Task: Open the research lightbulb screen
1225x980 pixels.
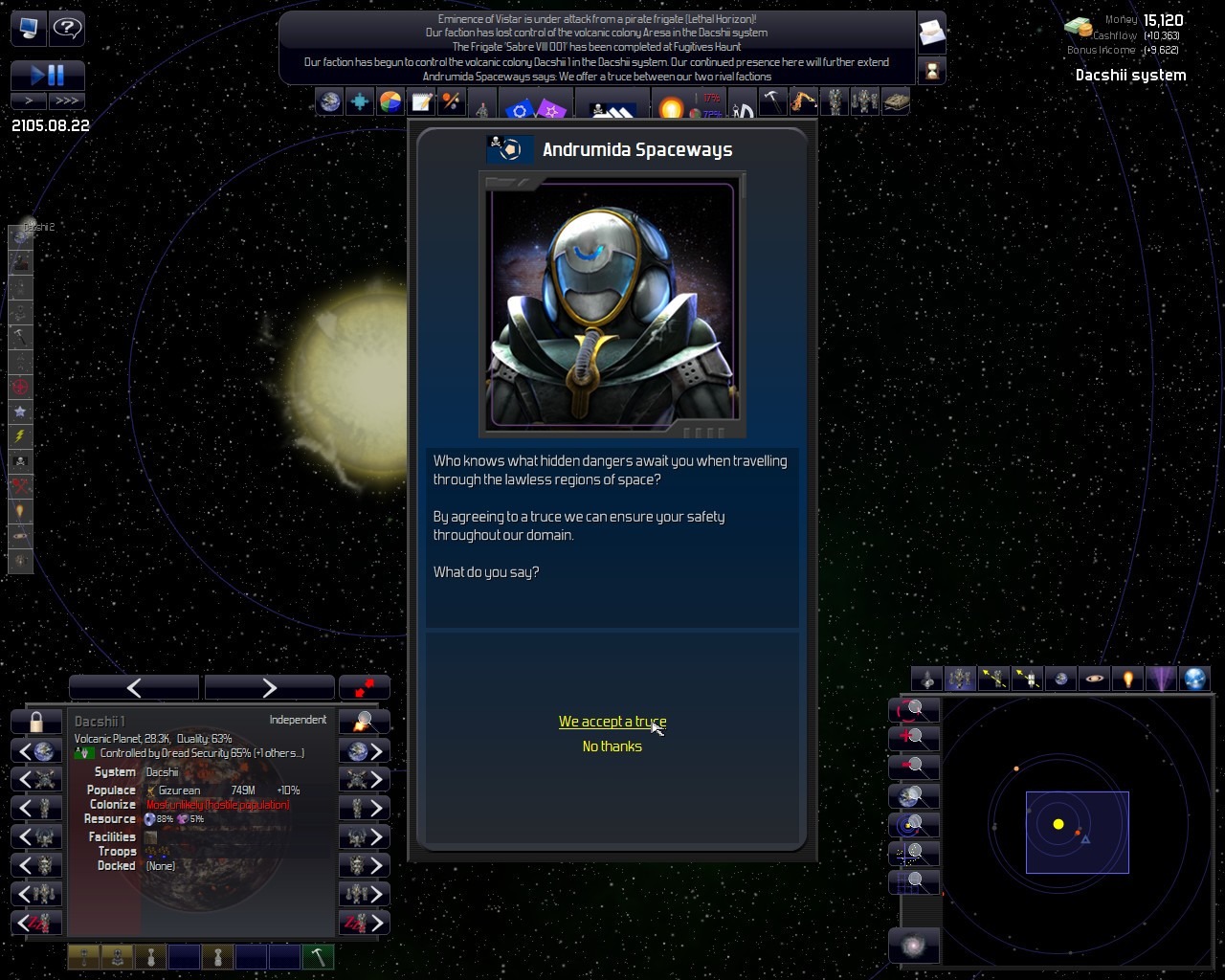Action: [x=671, y=105]
